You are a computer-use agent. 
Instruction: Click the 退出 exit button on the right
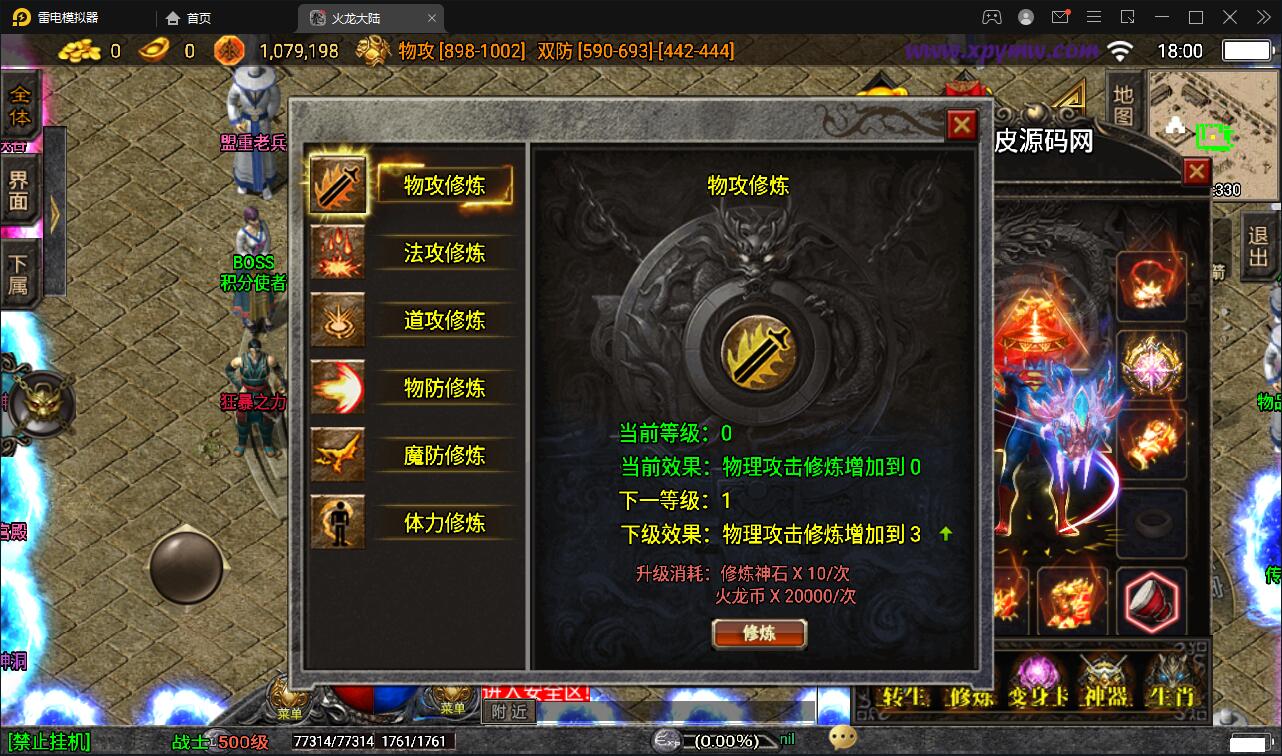click(1256, 250)
